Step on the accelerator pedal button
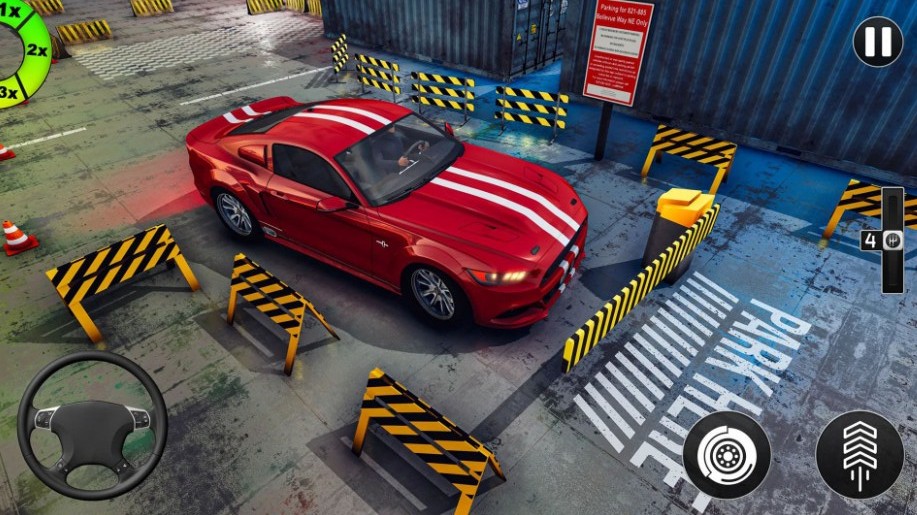Viewport: 917px width, 515px height. coord(859,454)
